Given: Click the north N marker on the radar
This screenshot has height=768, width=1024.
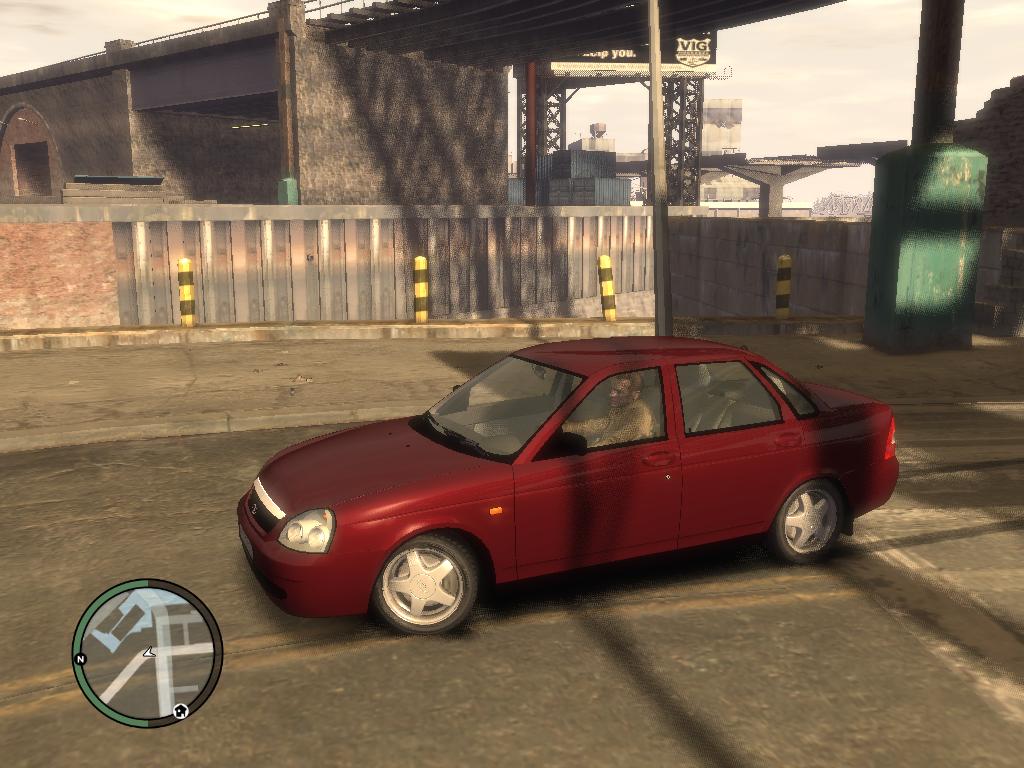Looking at the screenshot, I should (80, 659).
